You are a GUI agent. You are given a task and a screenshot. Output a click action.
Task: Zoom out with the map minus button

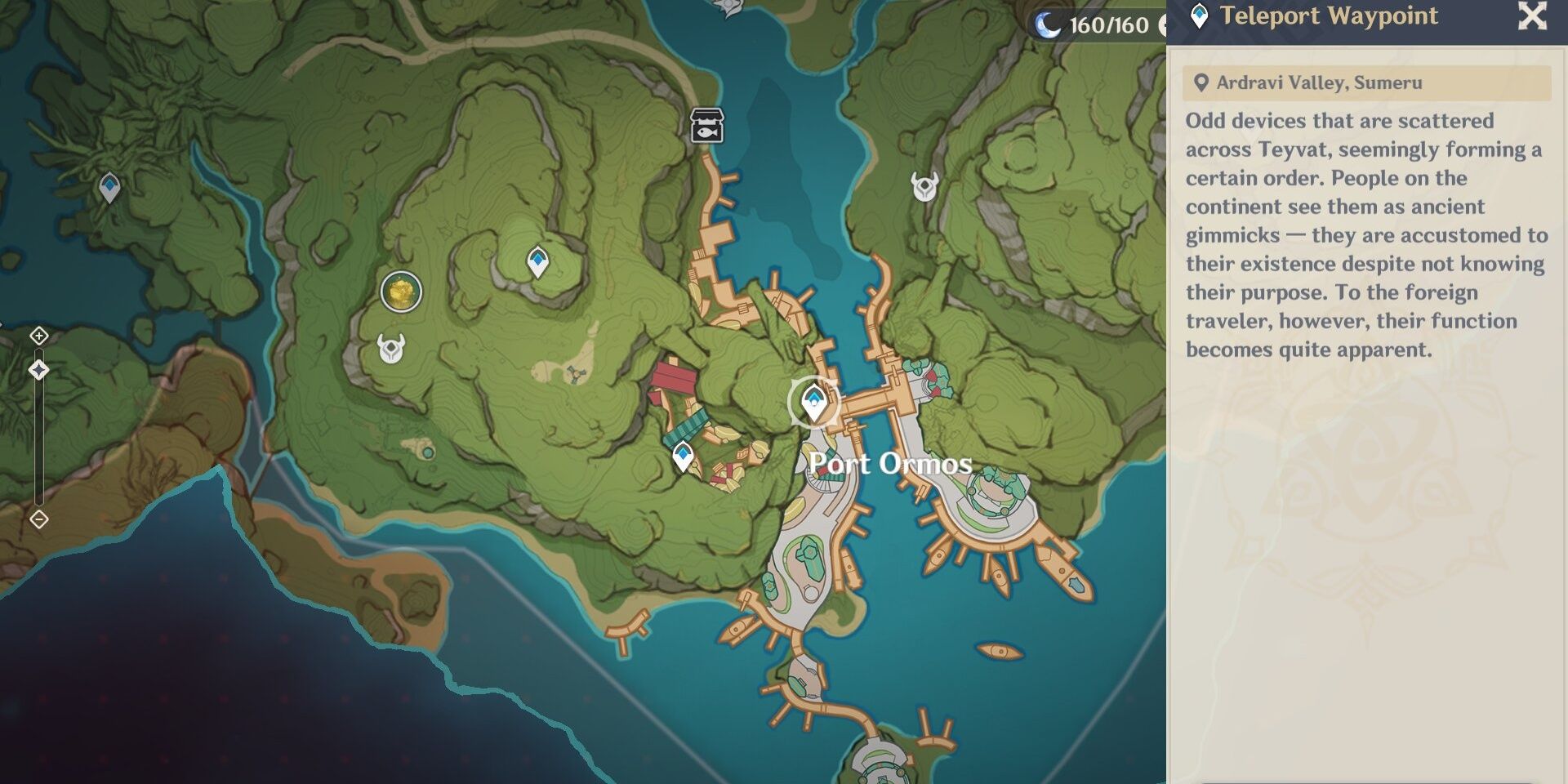coord(39,519)
